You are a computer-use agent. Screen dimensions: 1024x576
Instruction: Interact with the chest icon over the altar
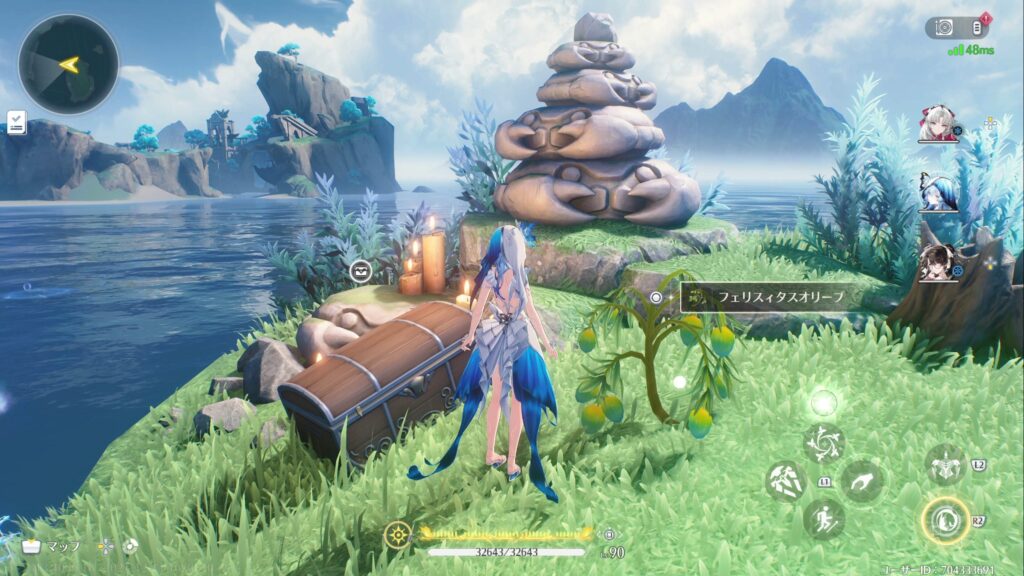point(361,270)
